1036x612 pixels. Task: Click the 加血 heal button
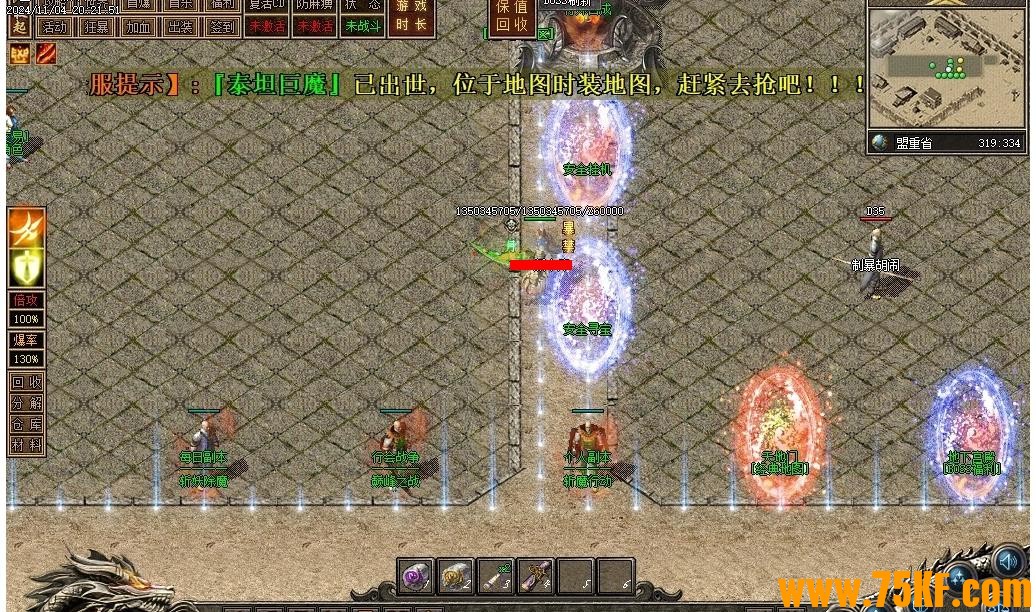pos(138,27)
